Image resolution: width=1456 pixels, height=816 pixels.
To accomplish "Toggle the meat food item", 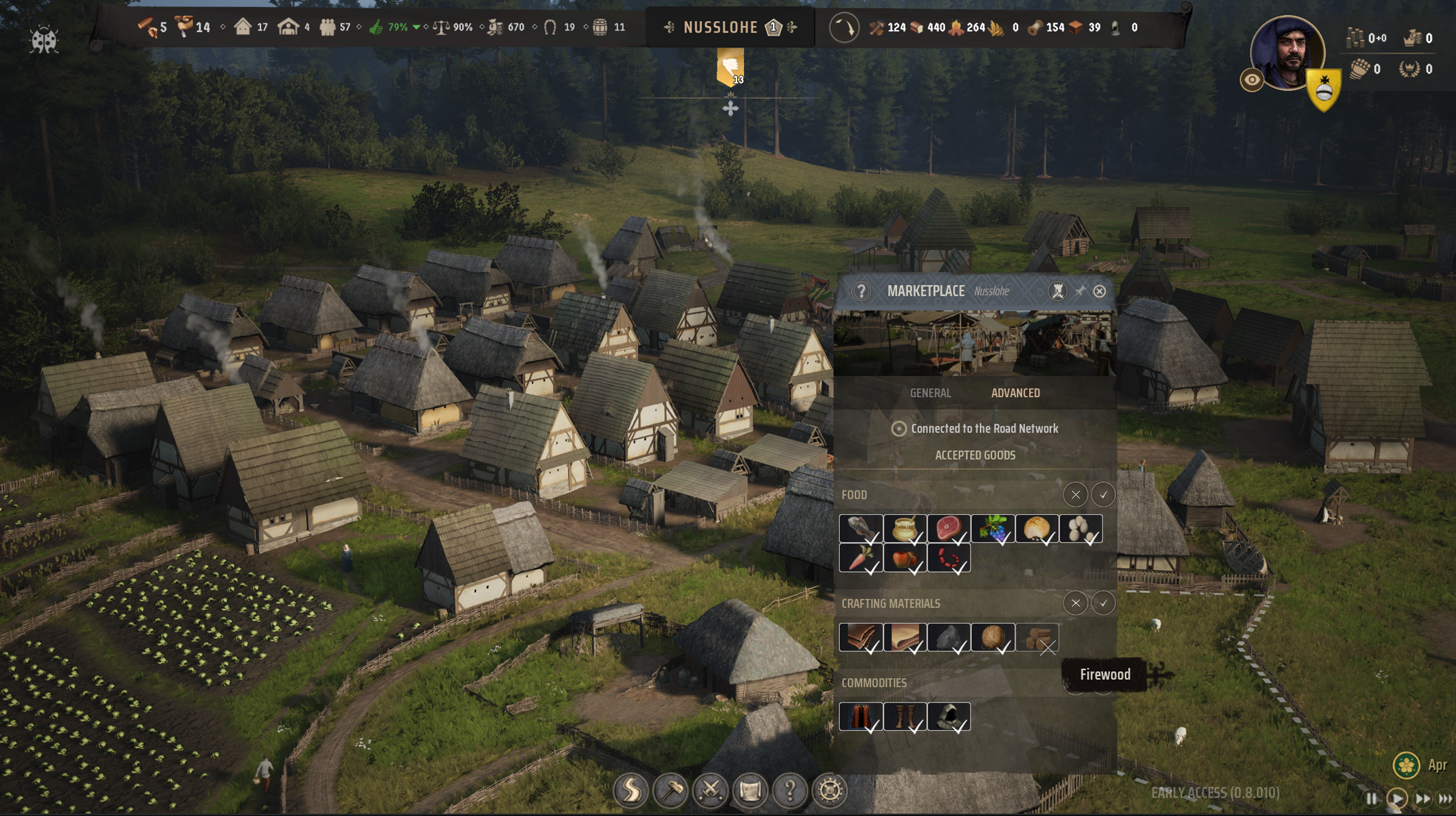I will click(948, 528).
